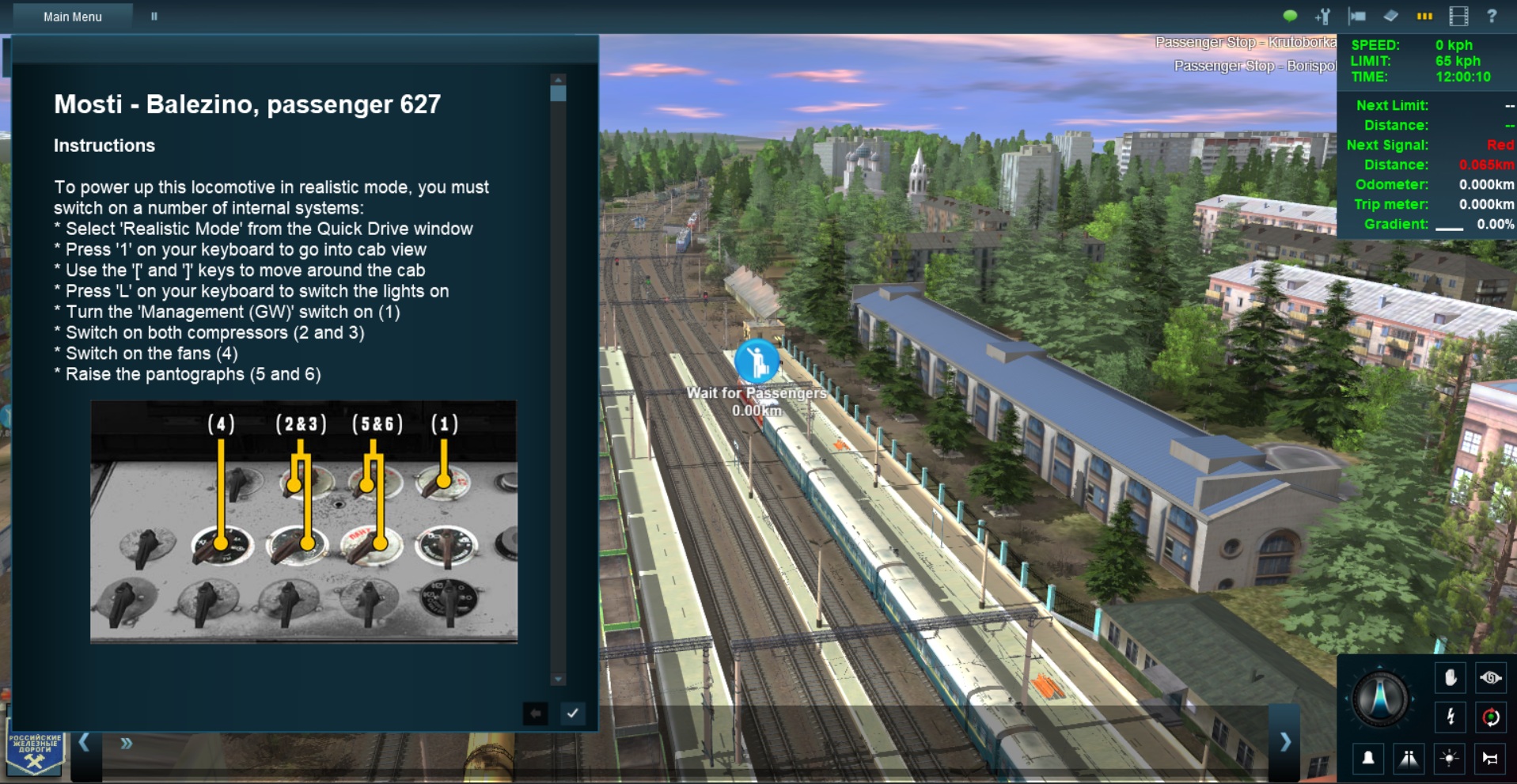The image size is (1517, 784).
Task: Click the yellow three-bar consist icon
Action: click(x=1424, y=16)
